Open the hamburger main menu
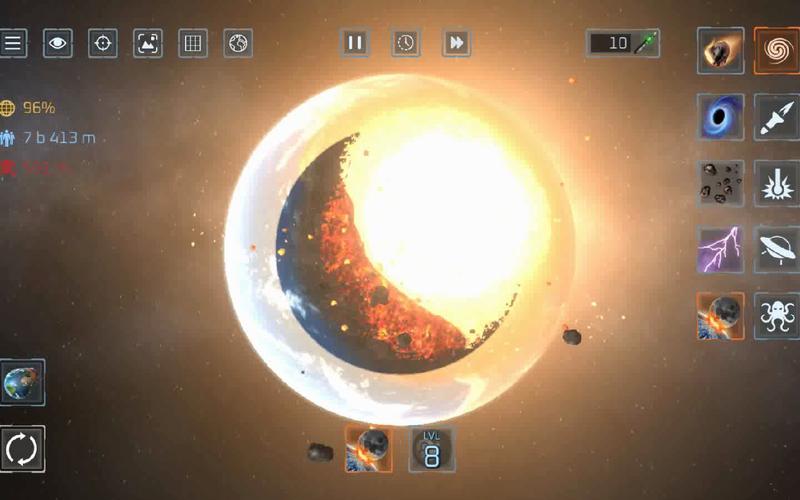The height and width of the screenshot is (500, 800). pyautogui.click(x=13, y=43)
